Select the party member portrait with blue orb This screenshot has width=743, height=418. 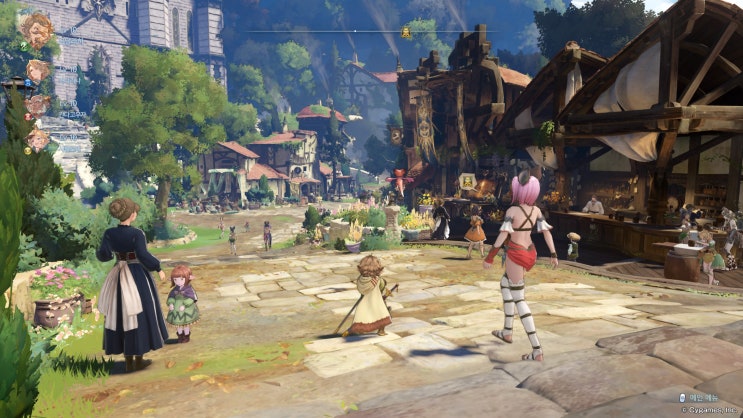(x=38, y=71)
